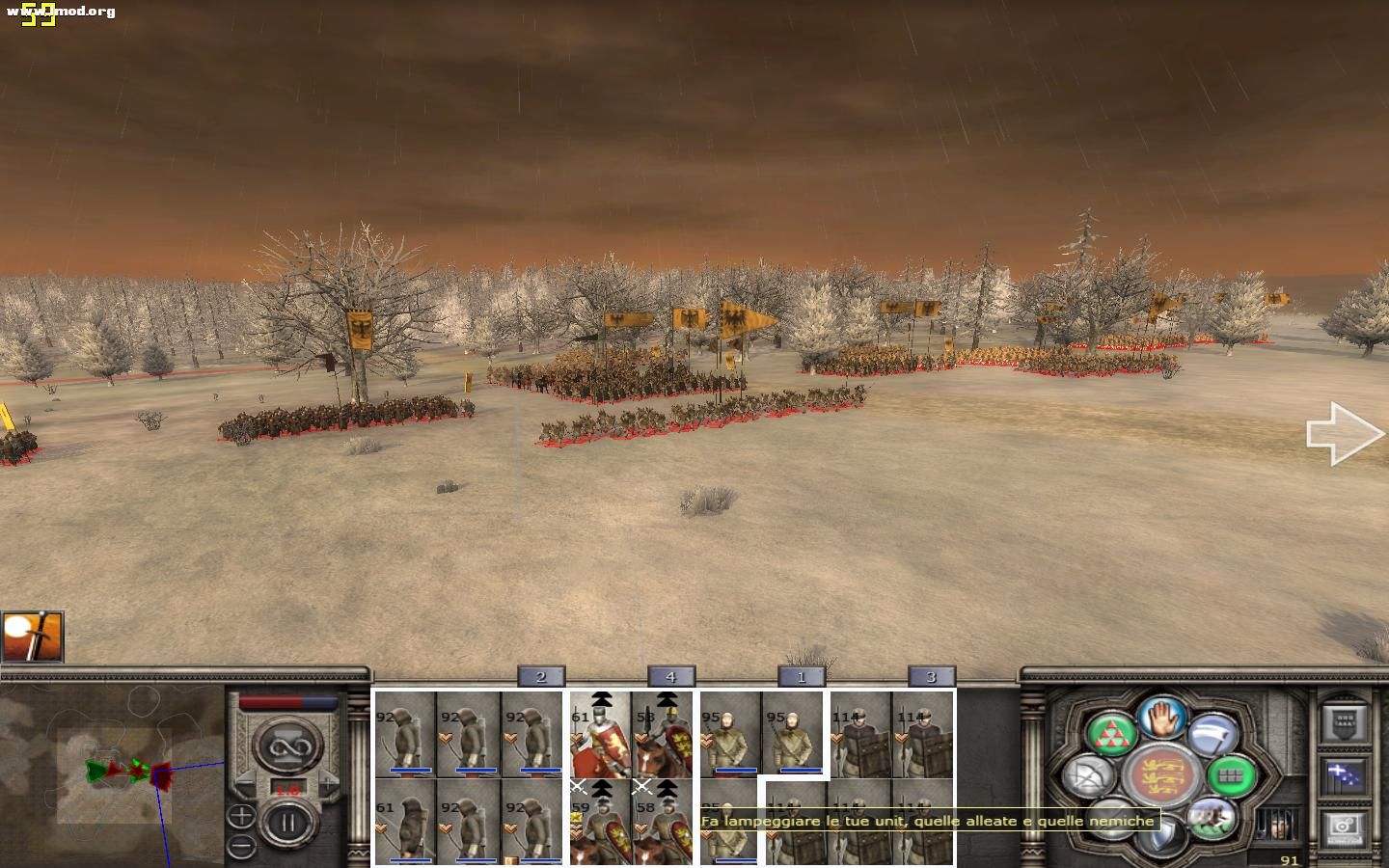Pause the battle
The image size is (1389, 868).
pyautogui.click(x=286, y=824)
